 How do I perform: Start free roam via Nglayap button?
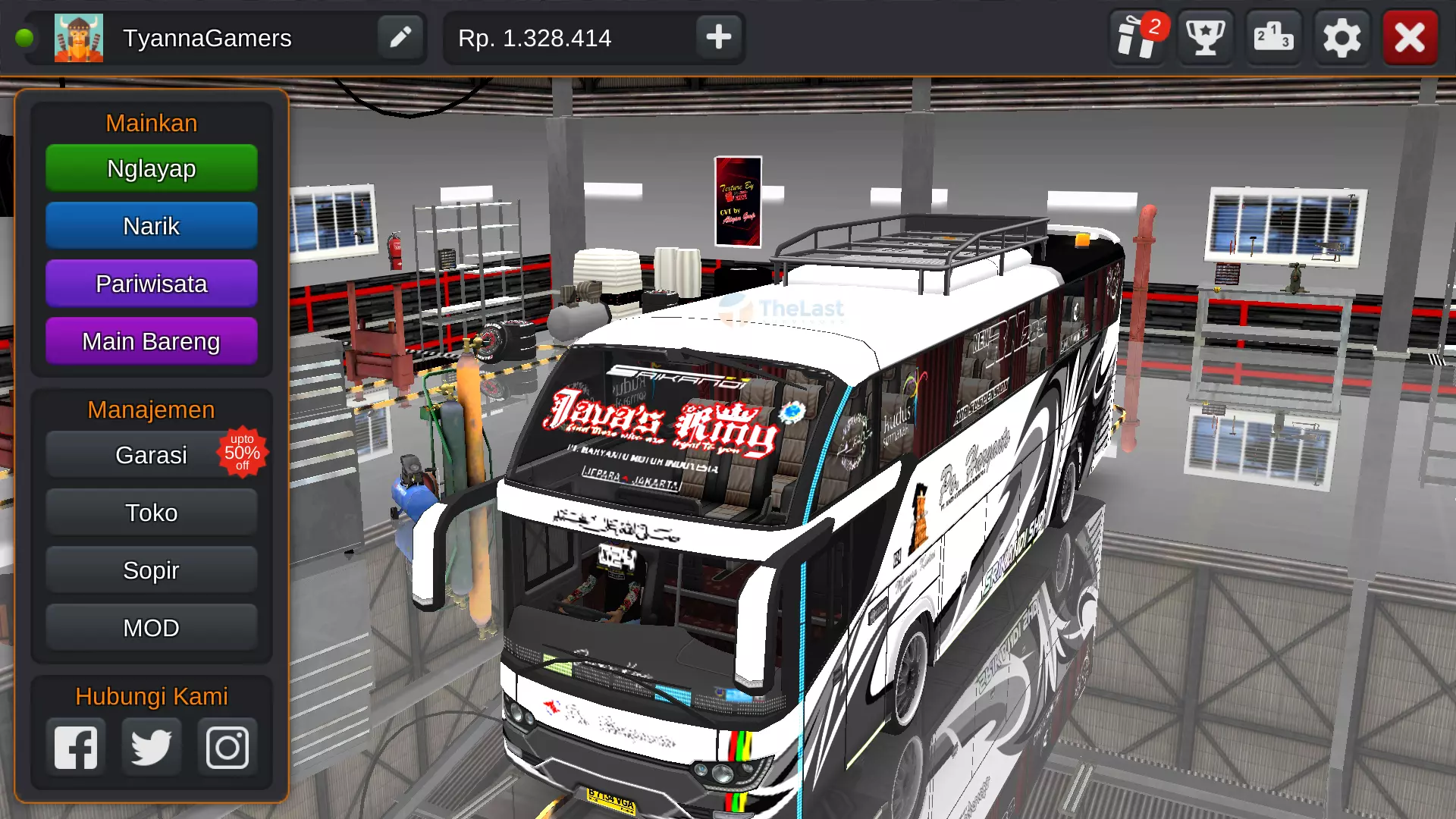pos(151,168)
